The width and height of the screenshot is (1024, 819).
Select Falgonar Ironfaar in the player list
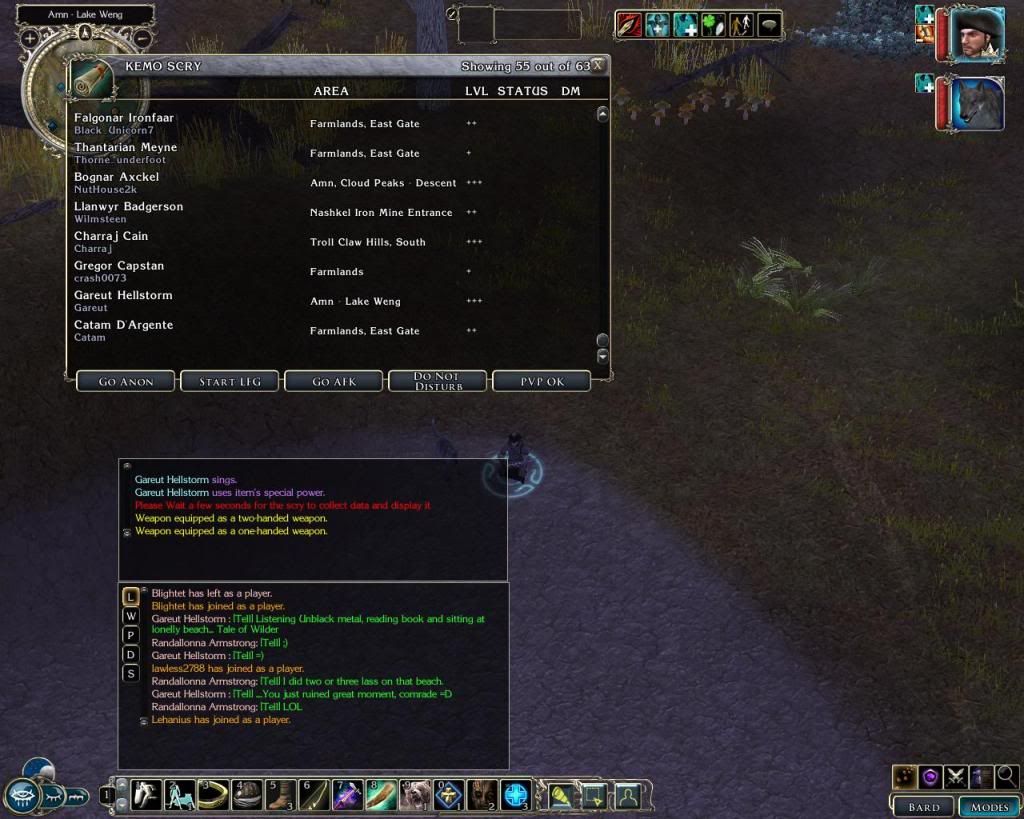[124, 118]
